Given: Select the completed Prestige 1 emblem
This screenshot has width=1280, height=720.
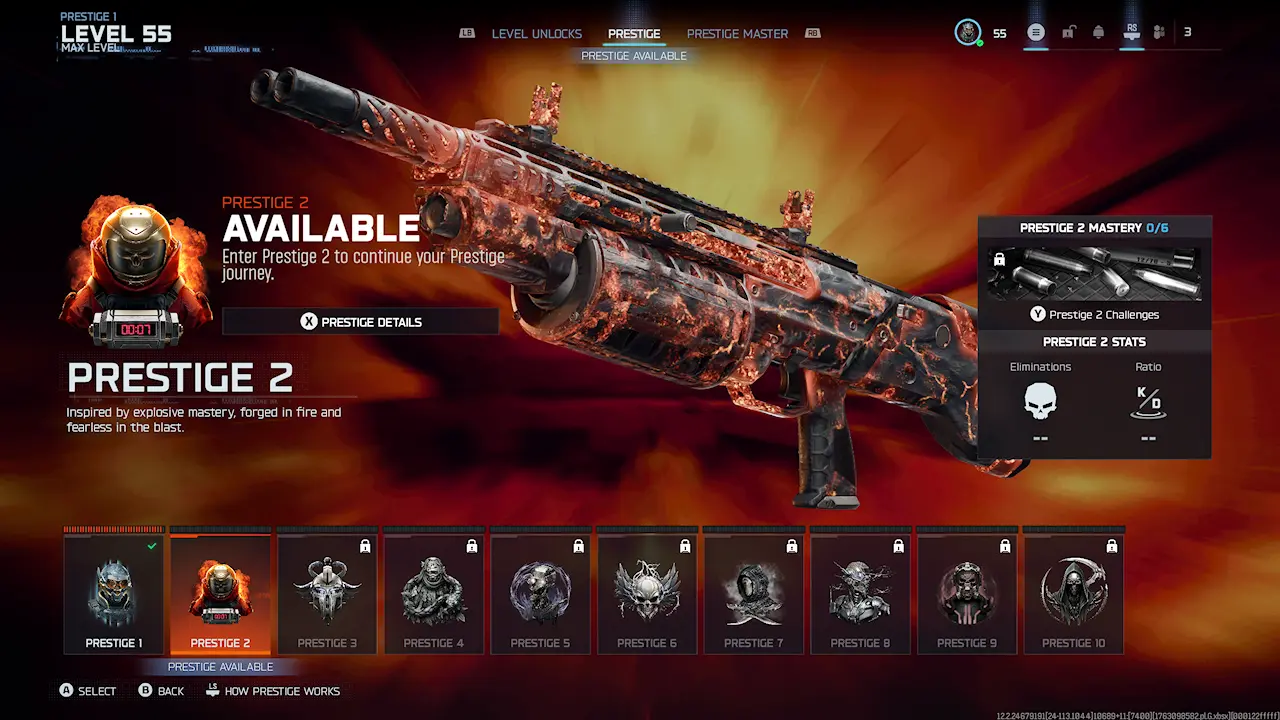Looking at the screenshot, I should [113, 590].
